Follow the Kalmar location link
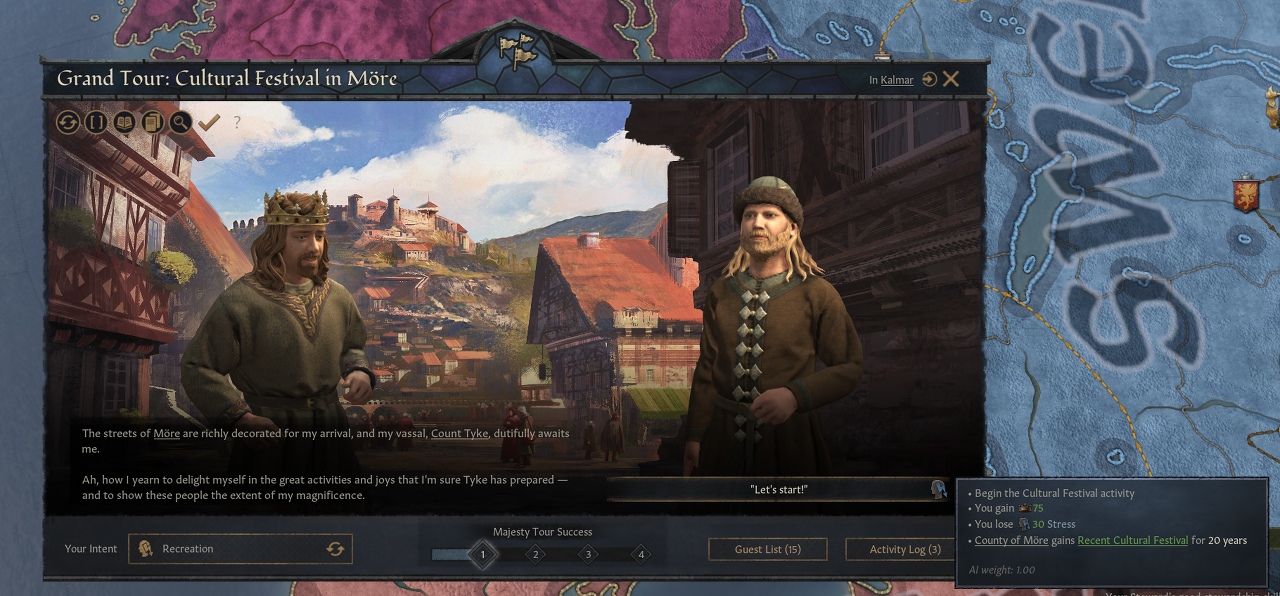The image size is (1280, 596). [x=897, y=80]
